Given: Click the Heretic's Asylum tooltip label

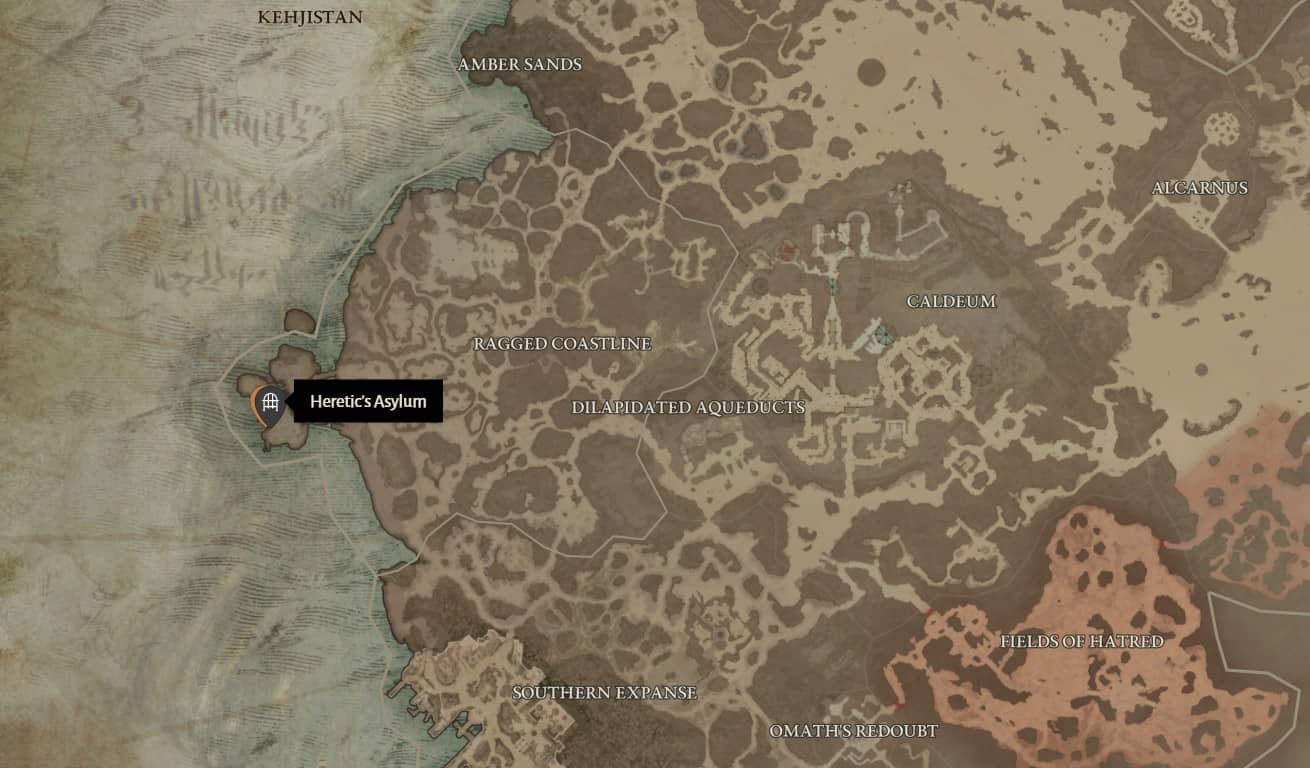Looking at the screenshot, I should [x=370, y=403].
